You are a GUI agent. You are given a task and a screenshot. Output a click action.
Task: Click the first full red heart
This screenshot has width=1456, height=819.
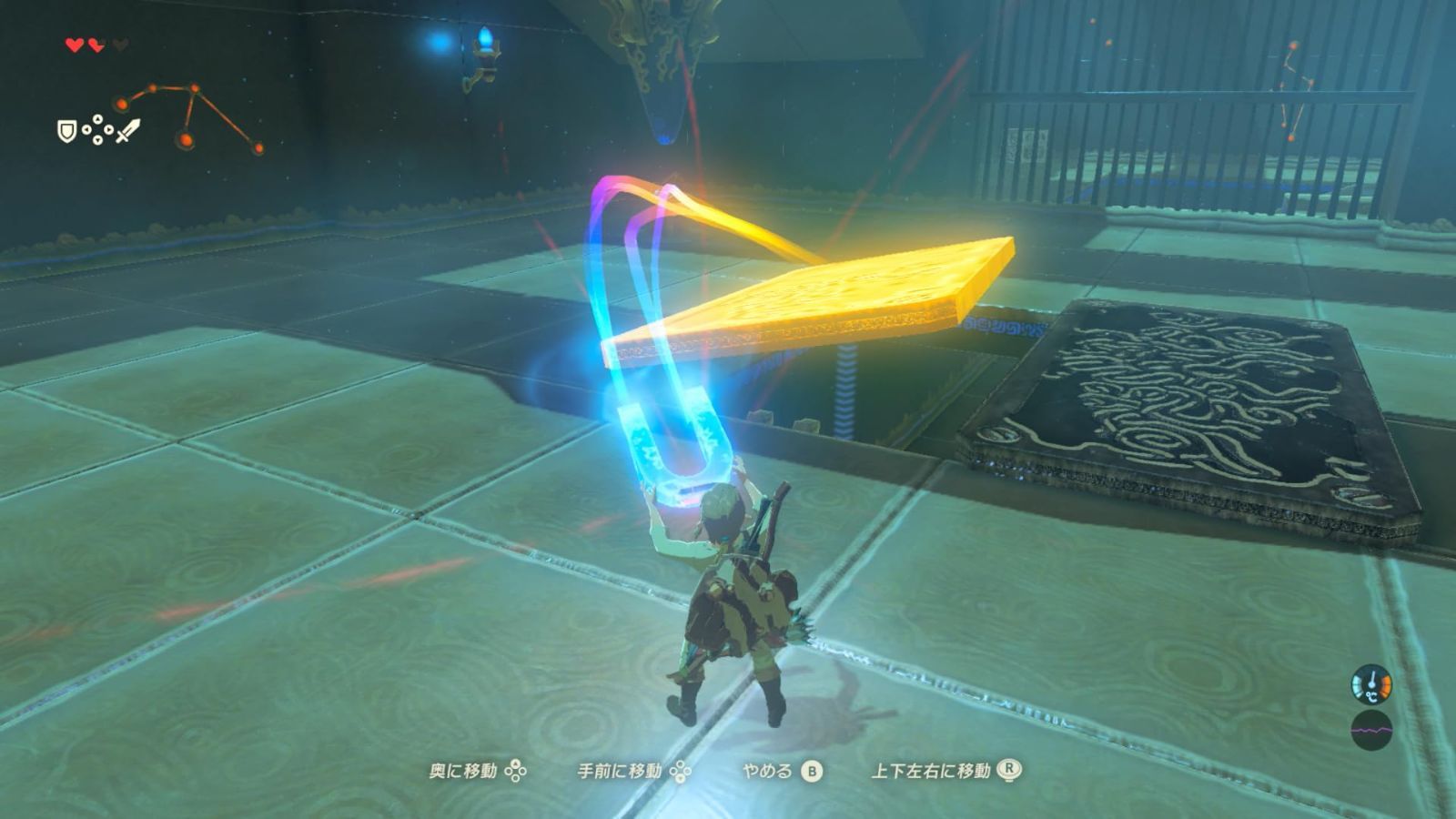(75, 45)
